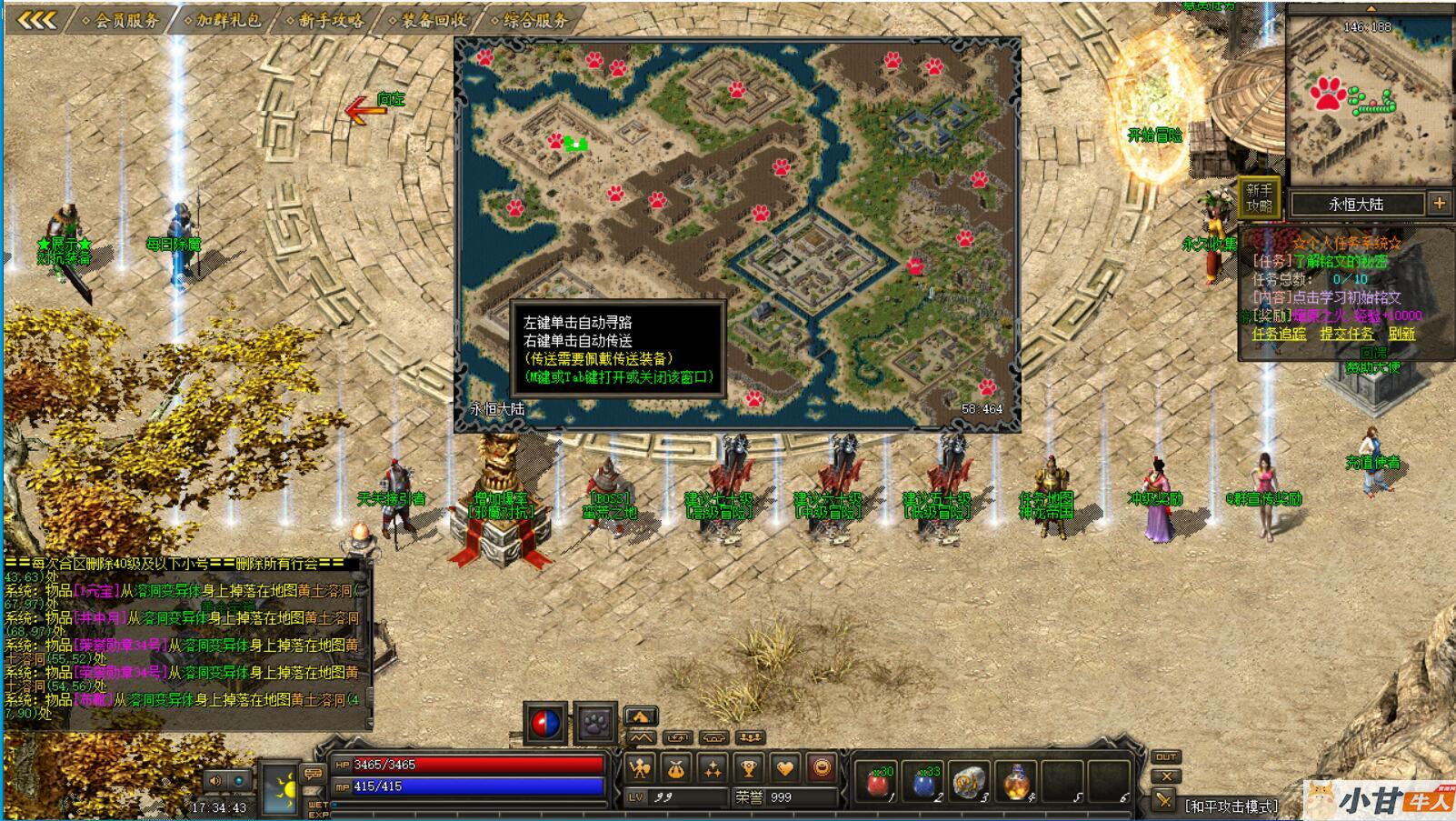Open the character icon in the bottom bar
Viewport: 1456px width, 821px height.
point(640,769)
